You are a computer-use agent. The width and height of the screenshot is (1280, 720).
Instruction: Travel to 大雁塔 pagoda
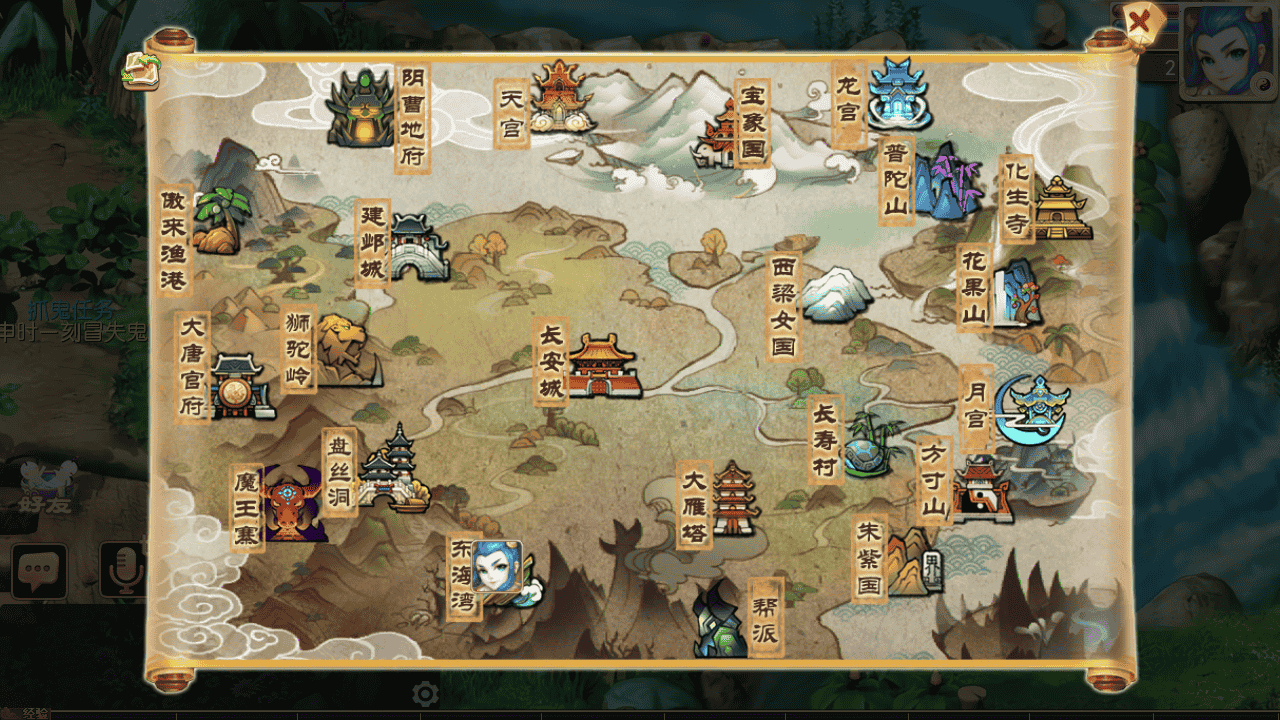coord(735,500)
